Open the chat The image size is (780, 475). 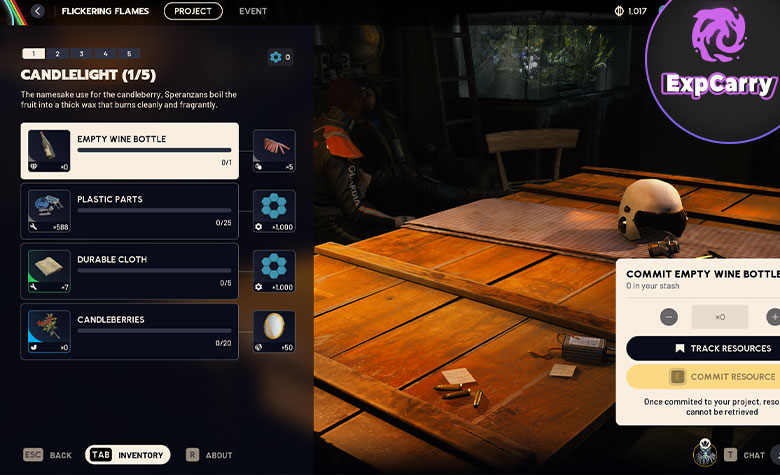(x=744, y=455)
